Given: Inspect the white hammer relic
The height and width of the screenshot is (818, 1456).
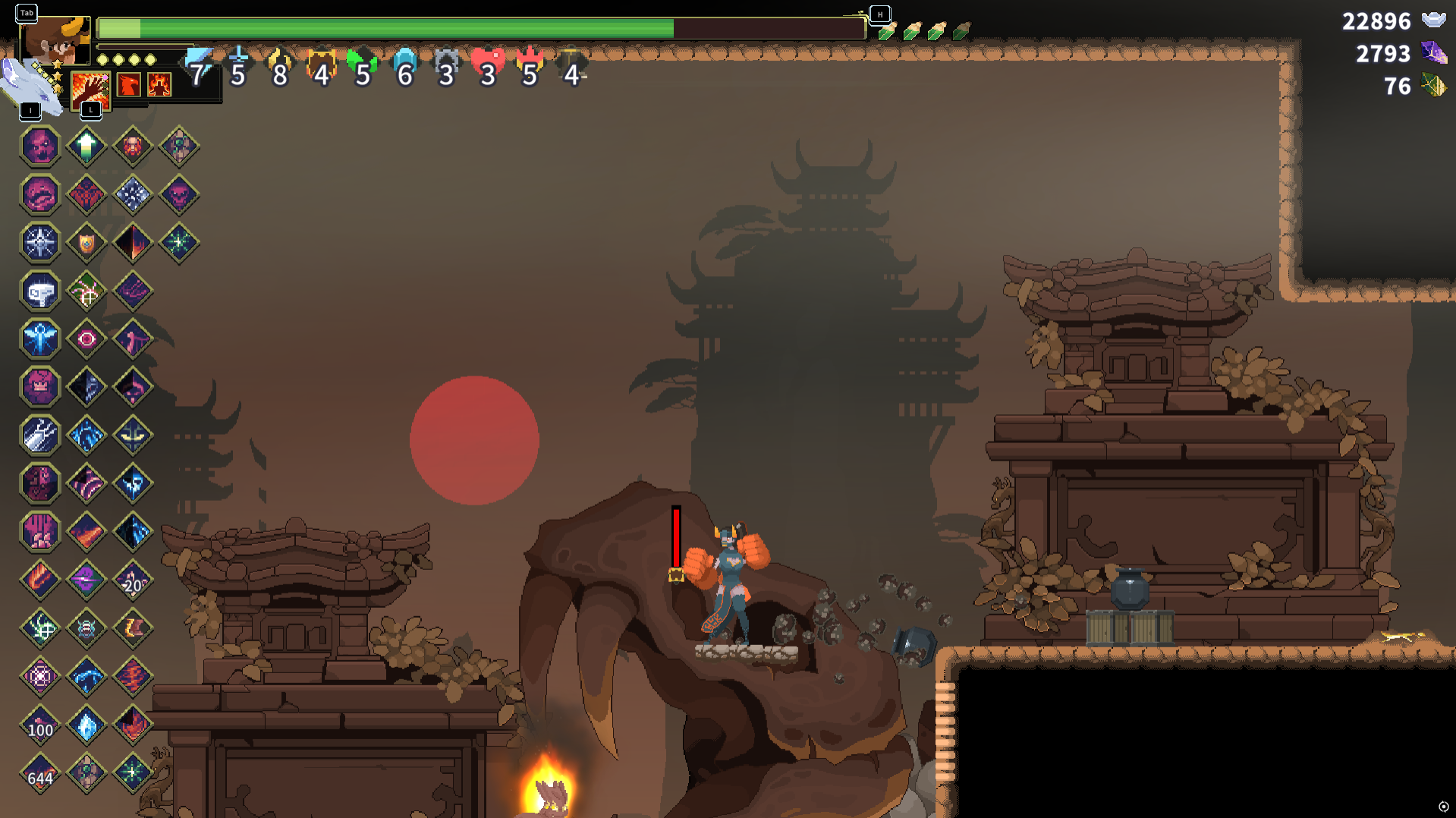Looking at the screenshot, I should coord(40,292).
